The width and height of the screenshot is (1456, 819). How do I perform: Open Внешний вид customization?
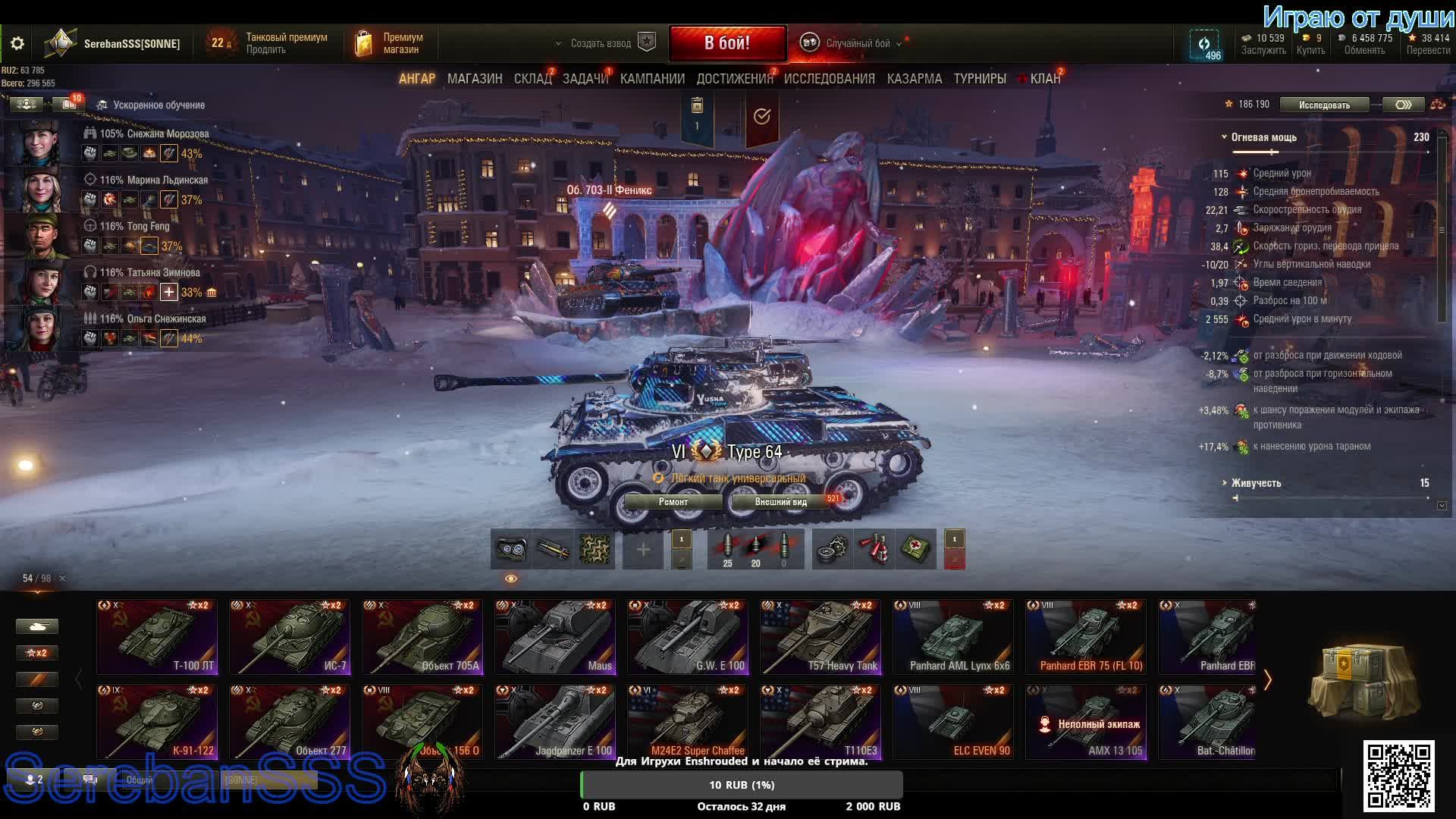pyautogui.click(x=780, y=502)
